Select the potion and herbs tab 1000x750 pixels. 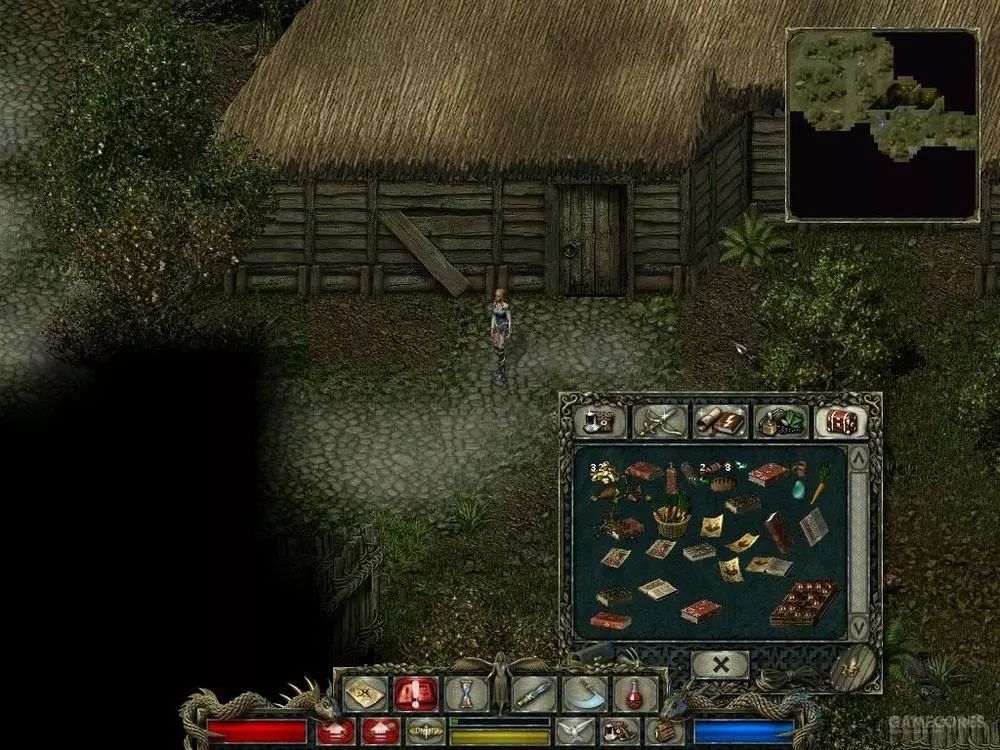point(780,421)
